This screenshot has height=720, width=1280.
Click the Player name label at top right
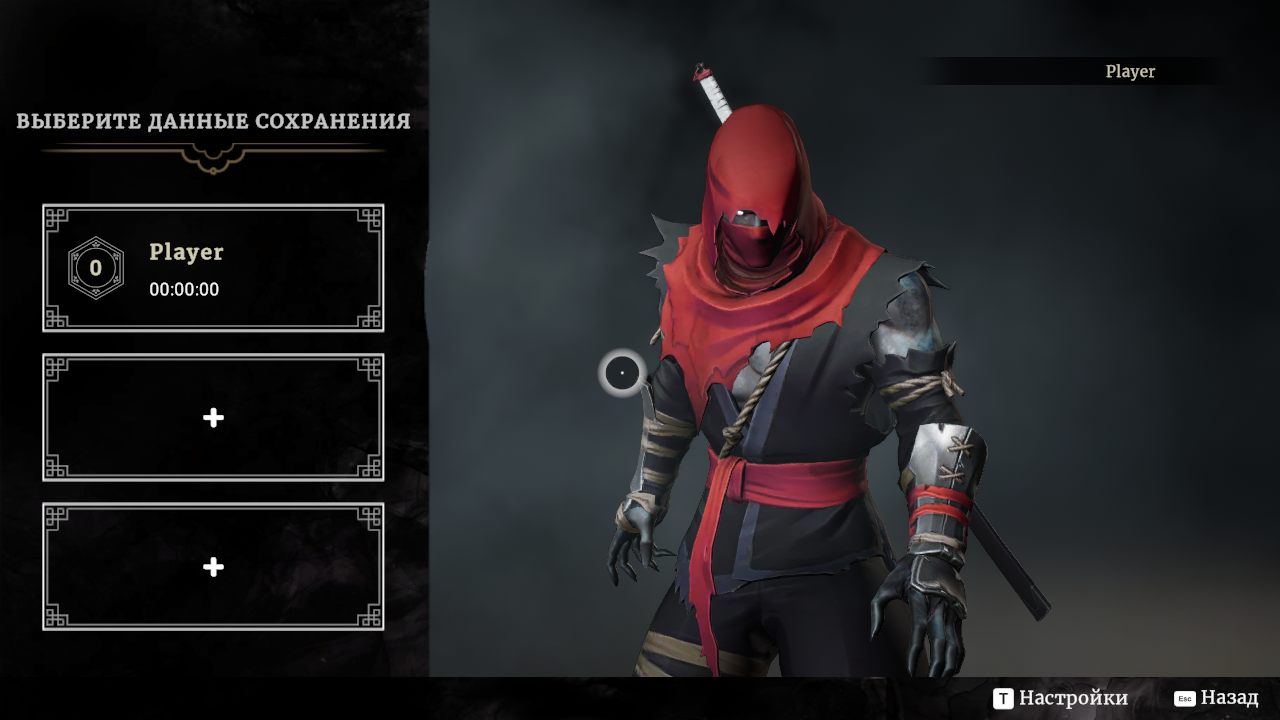1129,71
